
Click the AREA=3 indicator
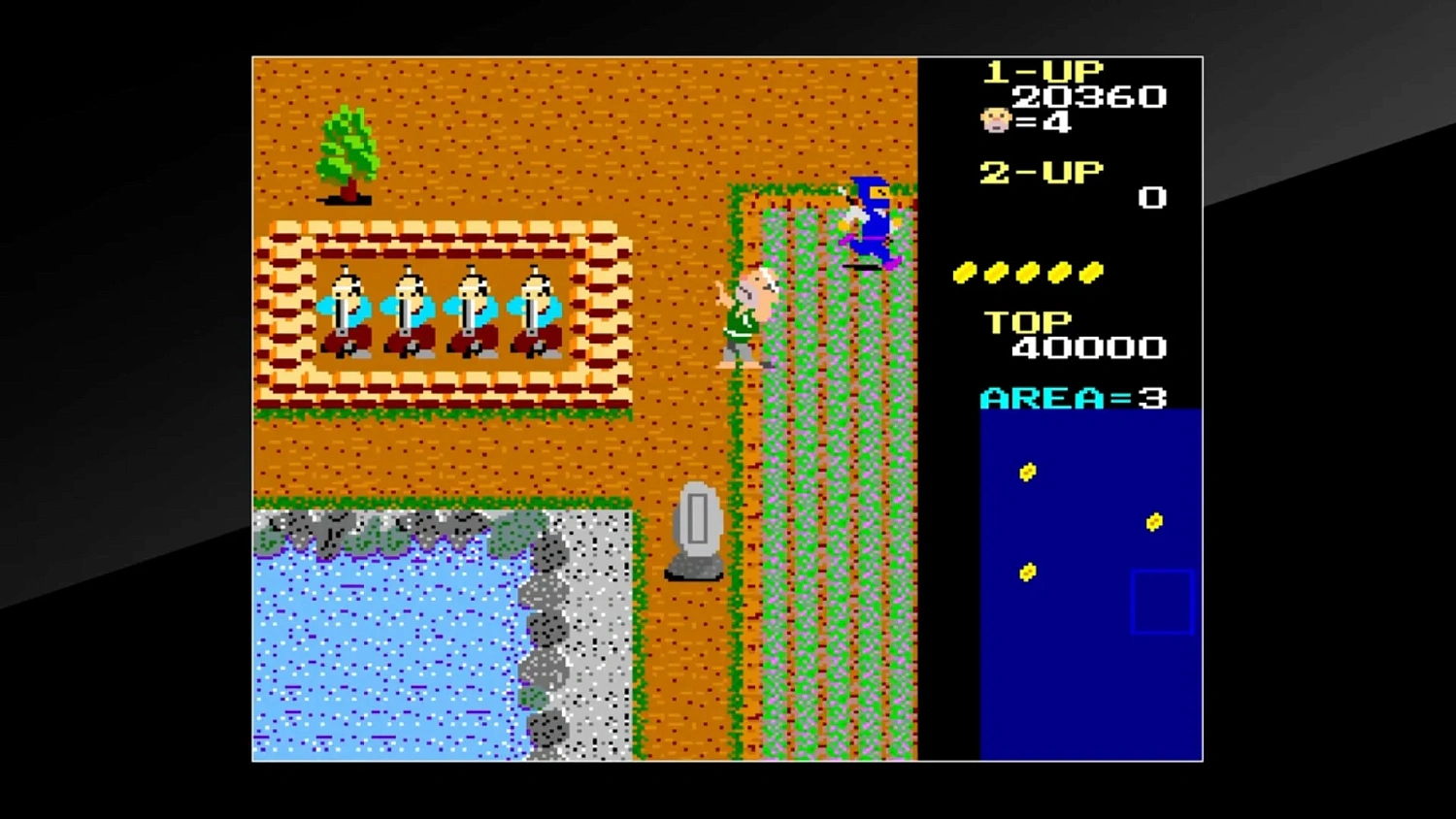pos(1073,397)
